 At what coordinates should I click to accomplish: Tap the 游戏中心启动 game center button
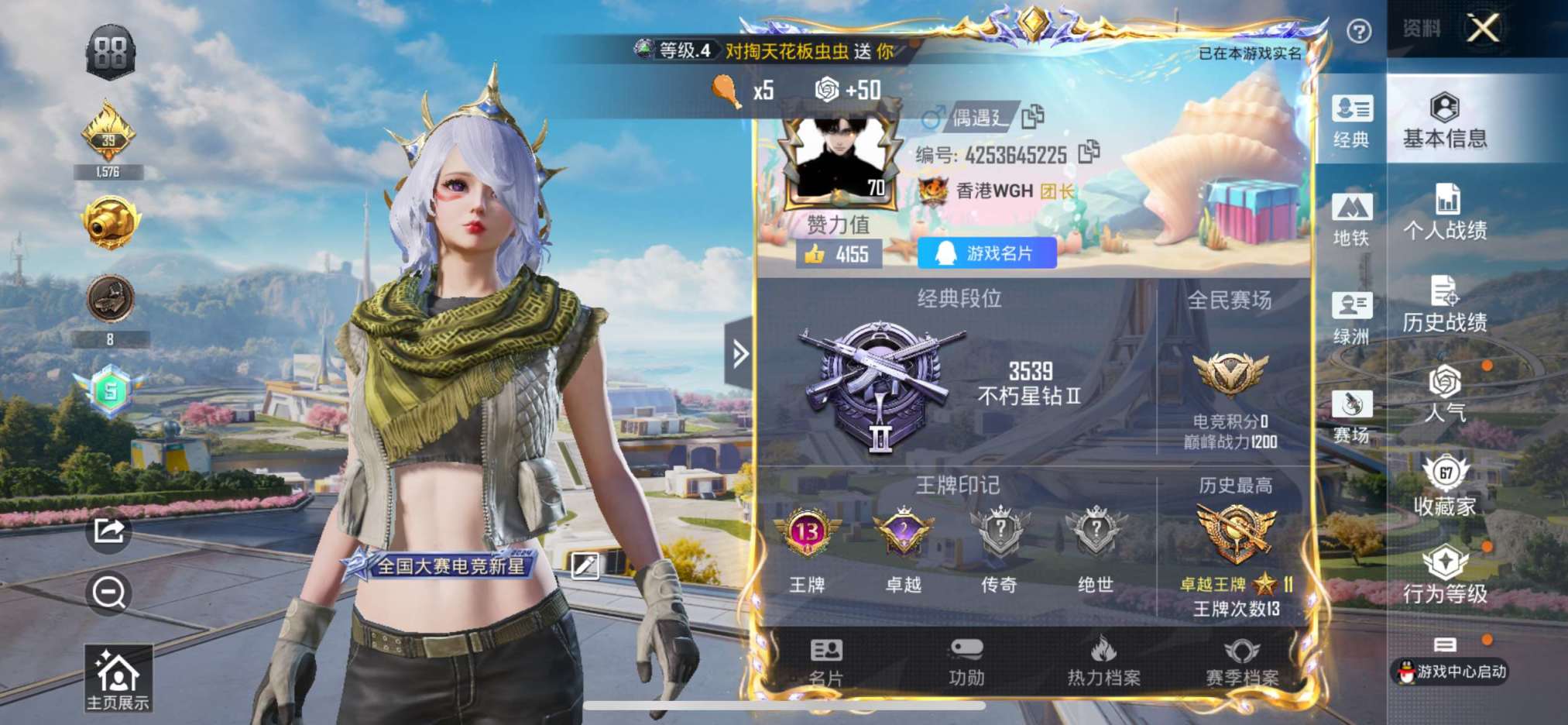pyautogui.click(x=1451, y=670)
